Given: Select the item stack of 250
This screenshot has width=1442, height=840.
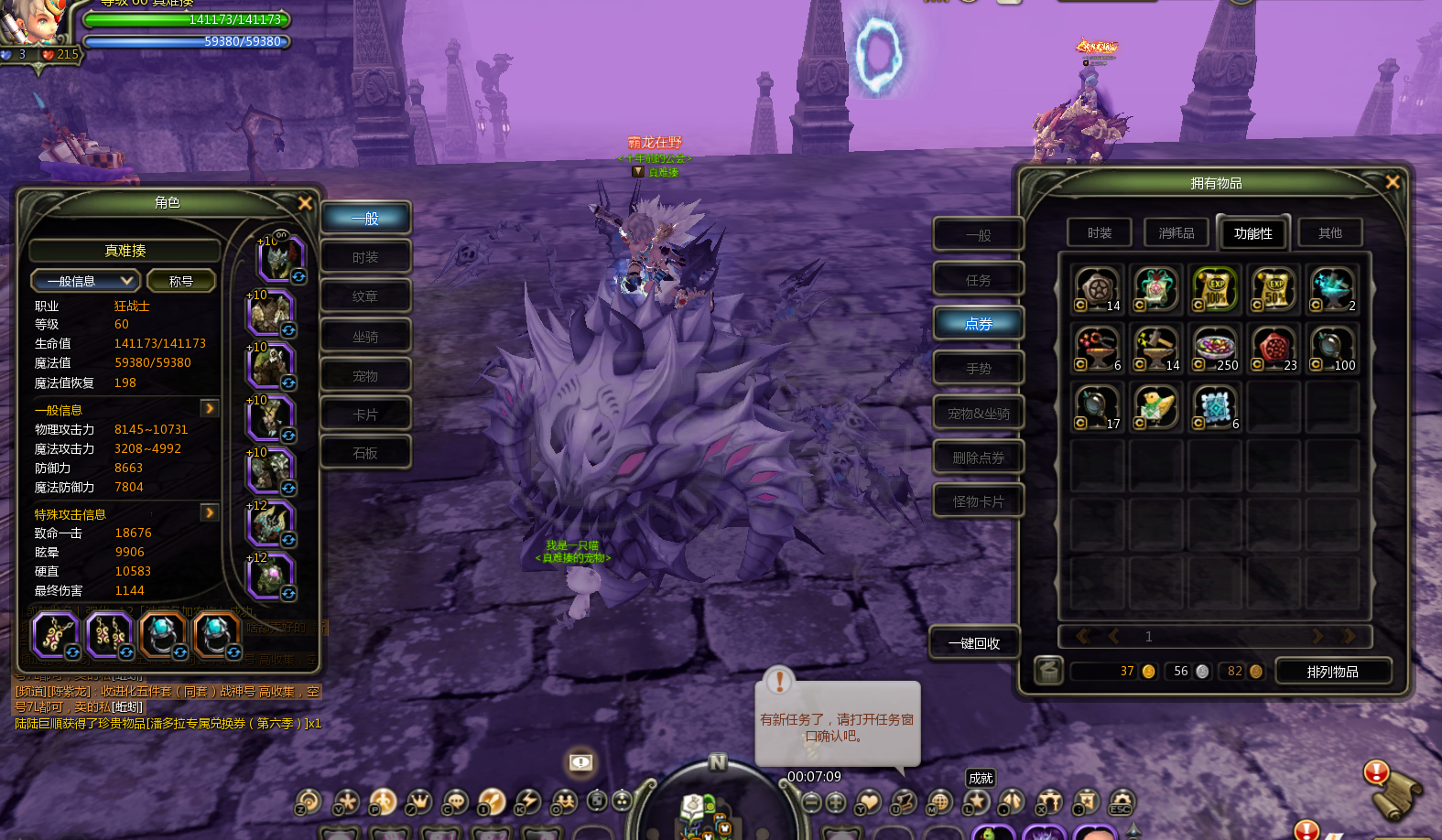Looking at the screenshot, I should click(1214, 350).
